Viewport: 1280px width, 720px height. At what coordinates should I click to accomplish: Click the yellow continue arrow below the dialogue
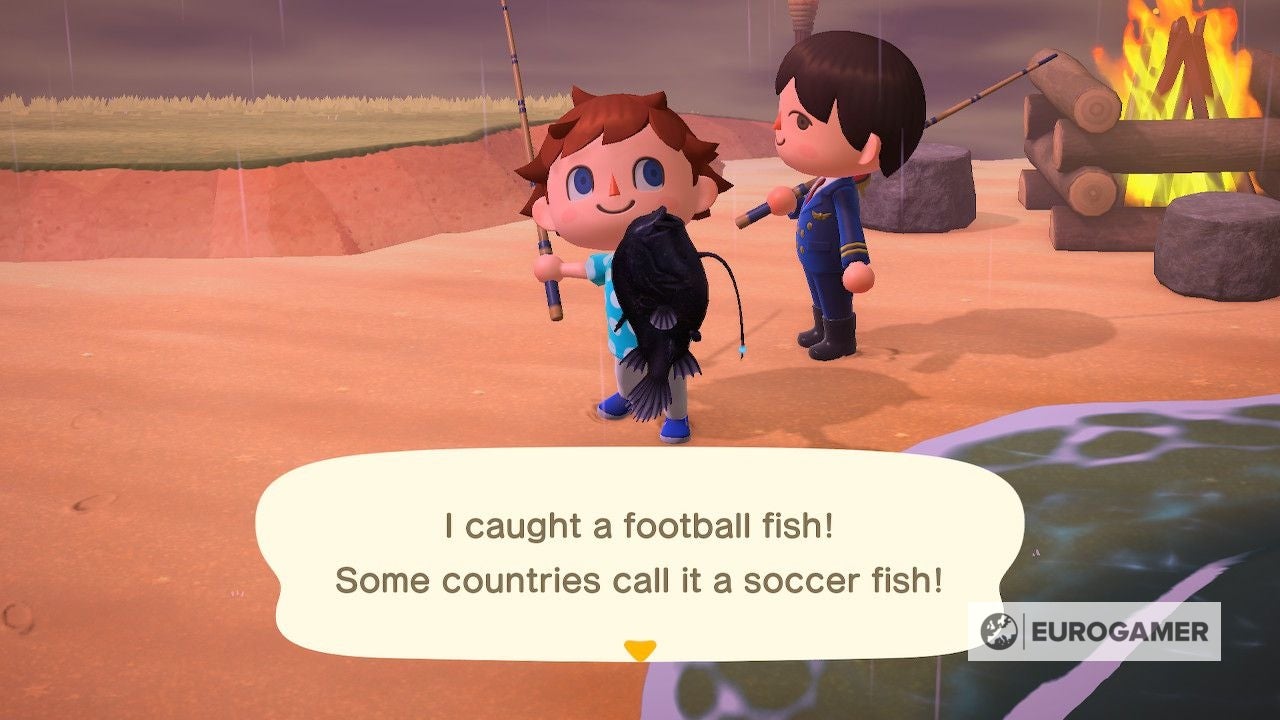[x=640, y=647]
